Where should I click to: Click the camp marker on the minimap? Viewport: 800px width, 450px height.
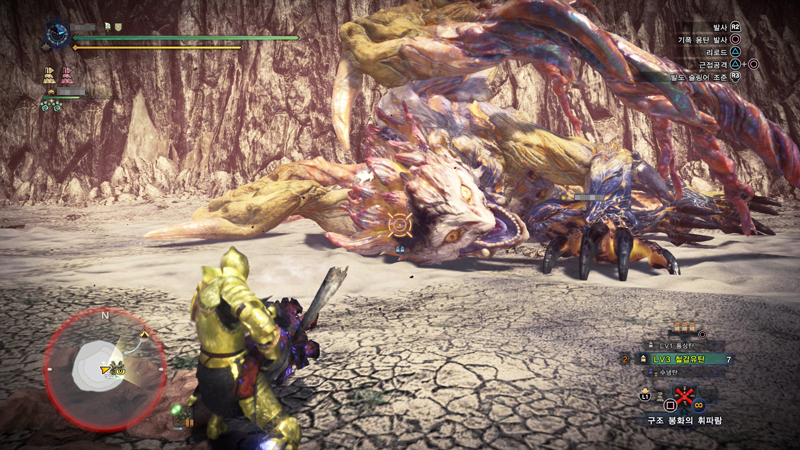click(144, 334)
